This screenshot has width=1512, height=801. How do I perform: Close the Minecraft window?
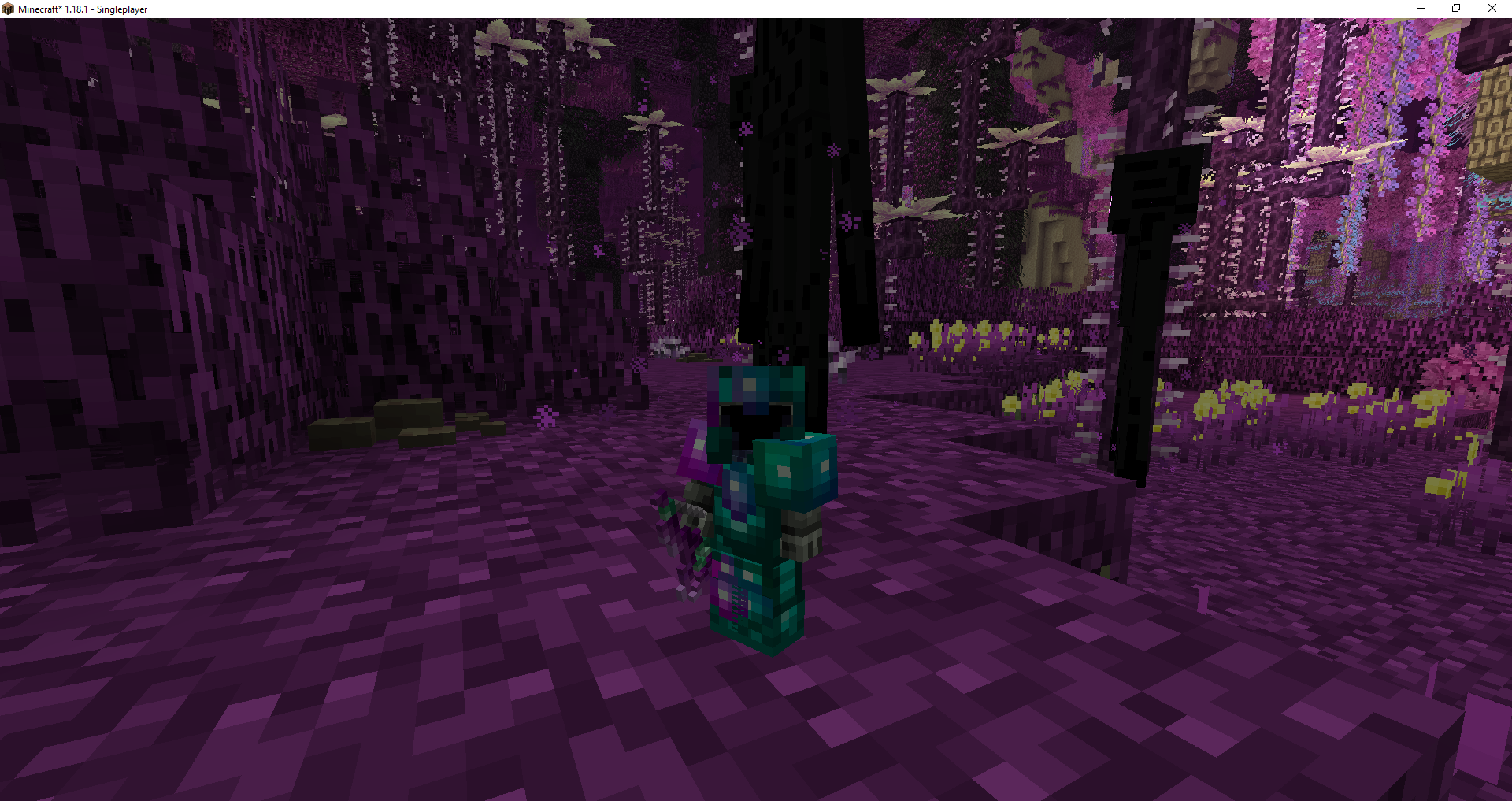tap(1492, 9)
